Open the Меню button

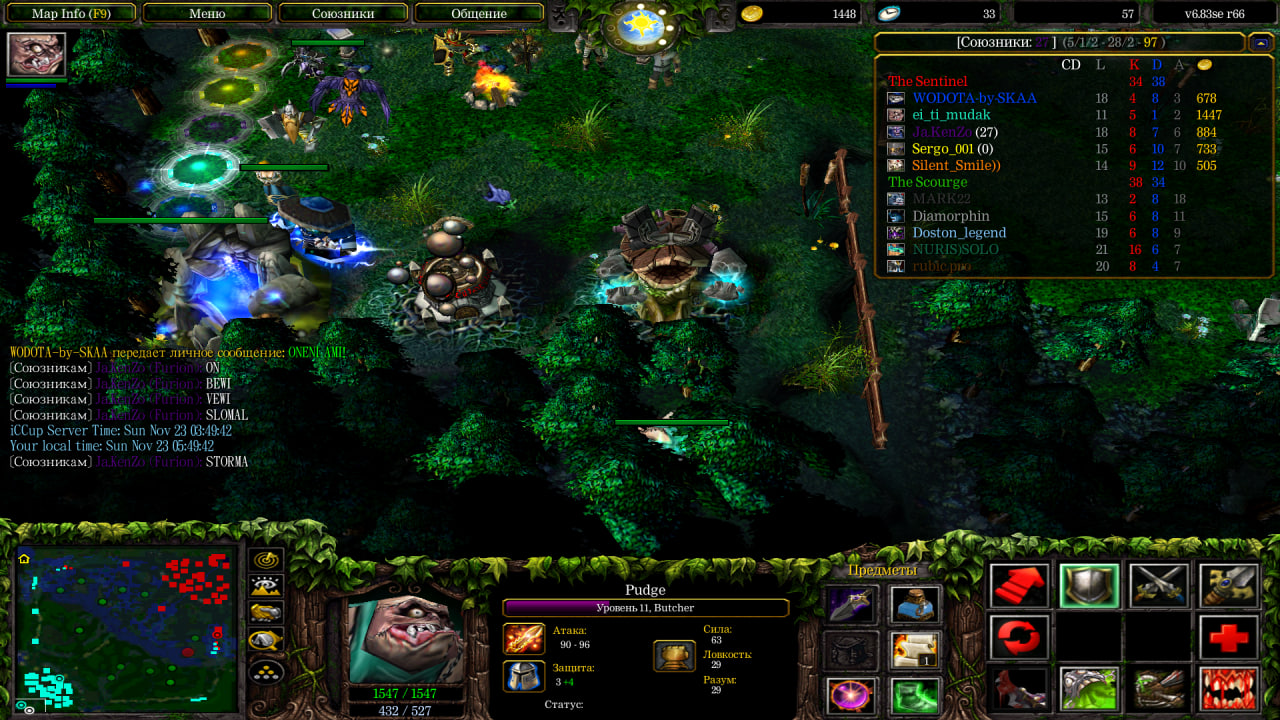207,13
